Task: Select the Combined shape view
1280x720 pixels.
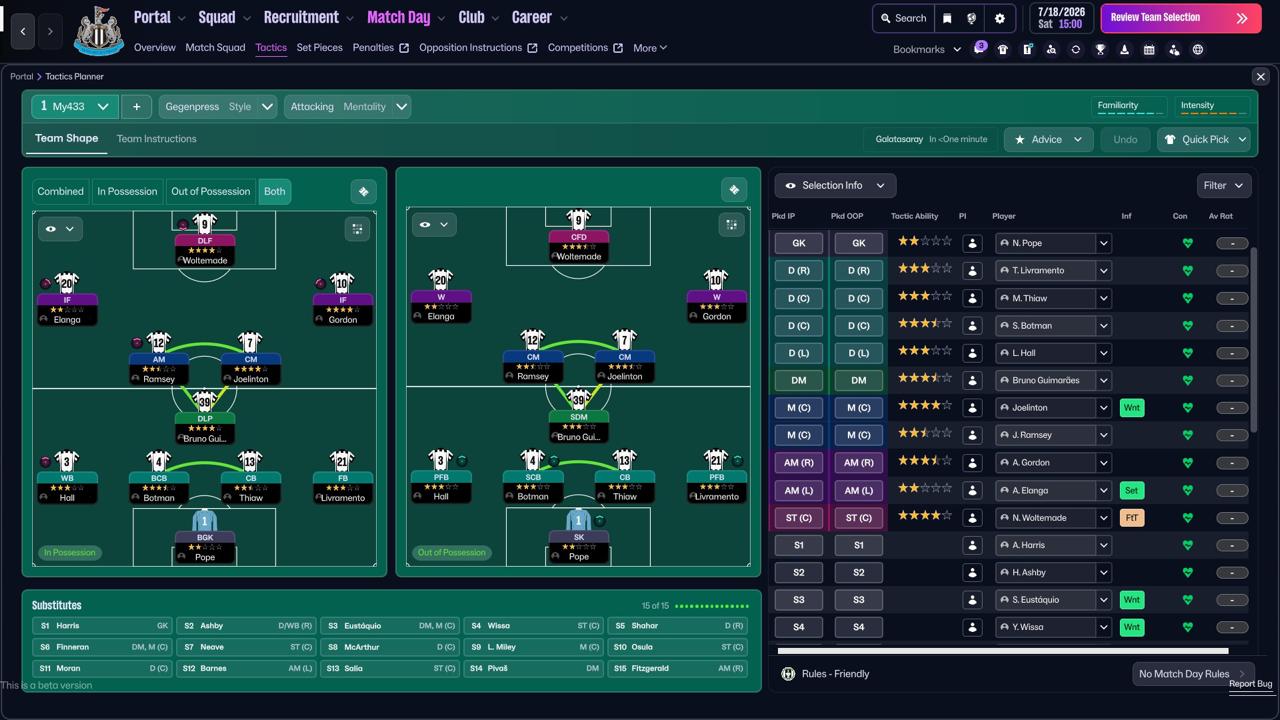Action: pyautogui.click(x=60, y=192)
